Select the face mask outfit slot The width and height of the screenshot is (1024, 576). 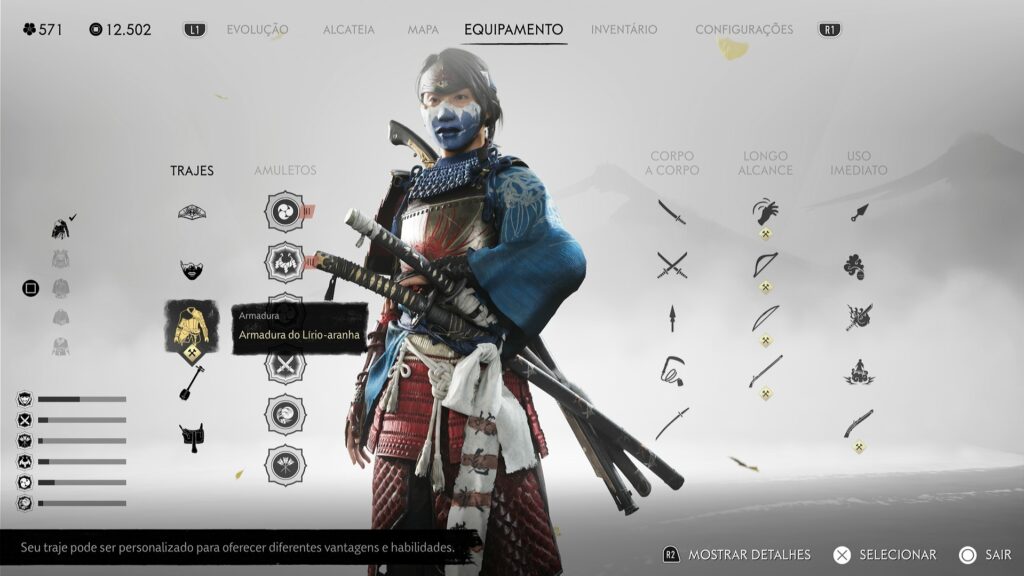click(192, 269)
